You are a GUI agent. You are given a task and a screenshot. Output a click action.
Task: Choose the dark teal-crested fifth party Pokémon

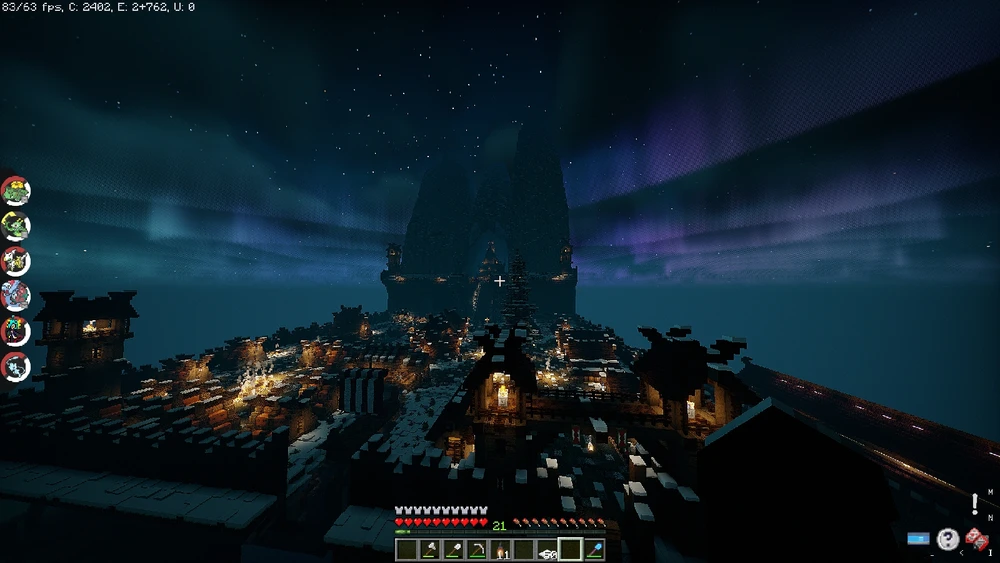(x=16, y=330)
